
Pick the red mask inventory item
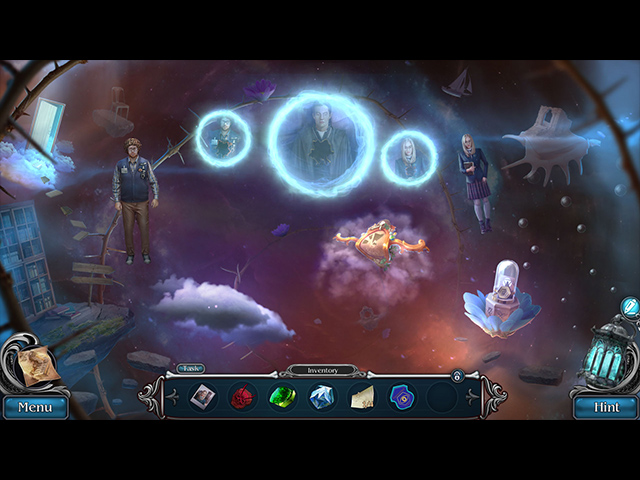(x=243, y=397)
